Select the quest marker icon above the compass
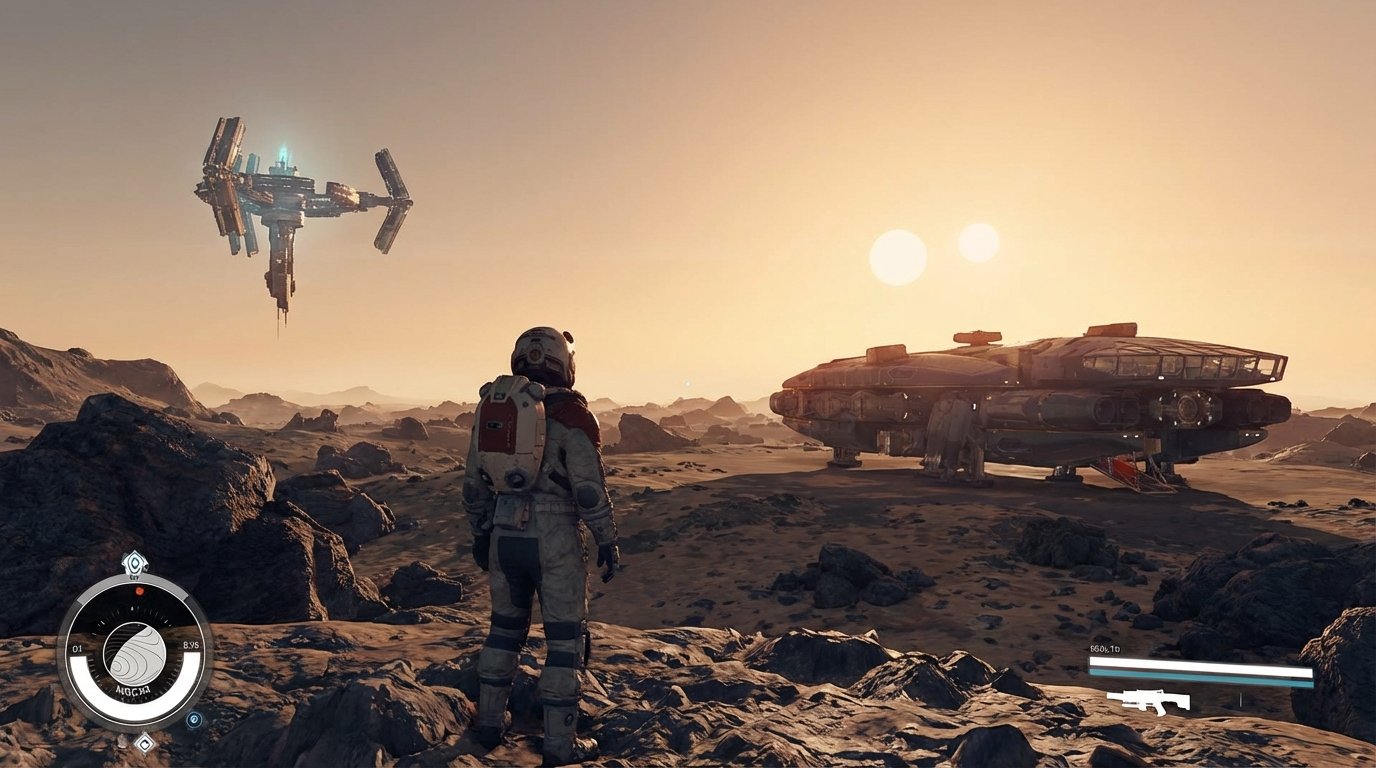The image size is (1376, 768). pyautogui.click(x=135, y=562)
